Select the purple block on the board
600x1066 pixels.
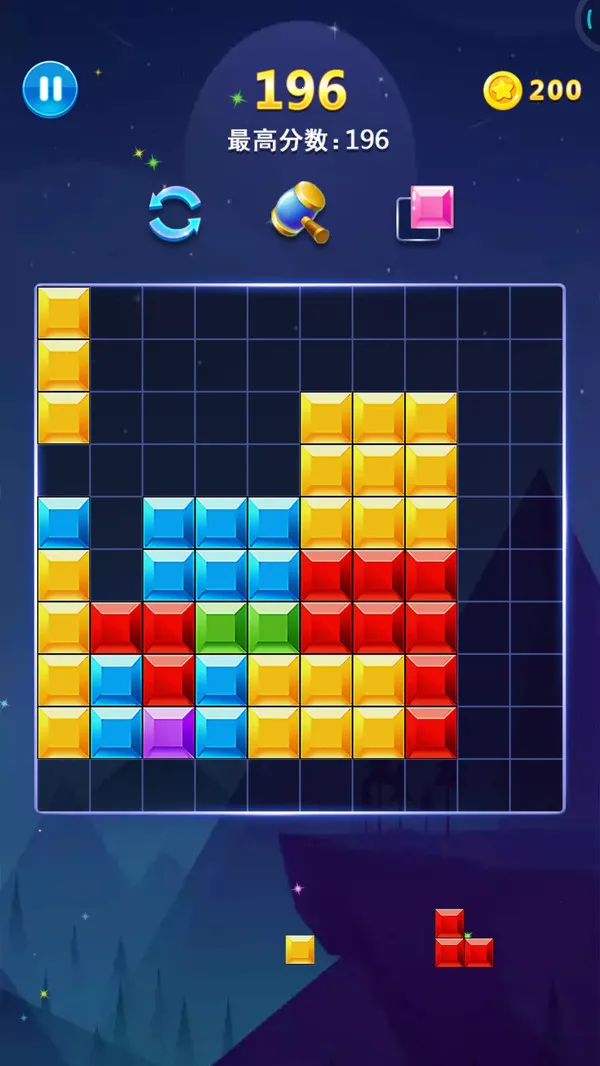[168, 732]
